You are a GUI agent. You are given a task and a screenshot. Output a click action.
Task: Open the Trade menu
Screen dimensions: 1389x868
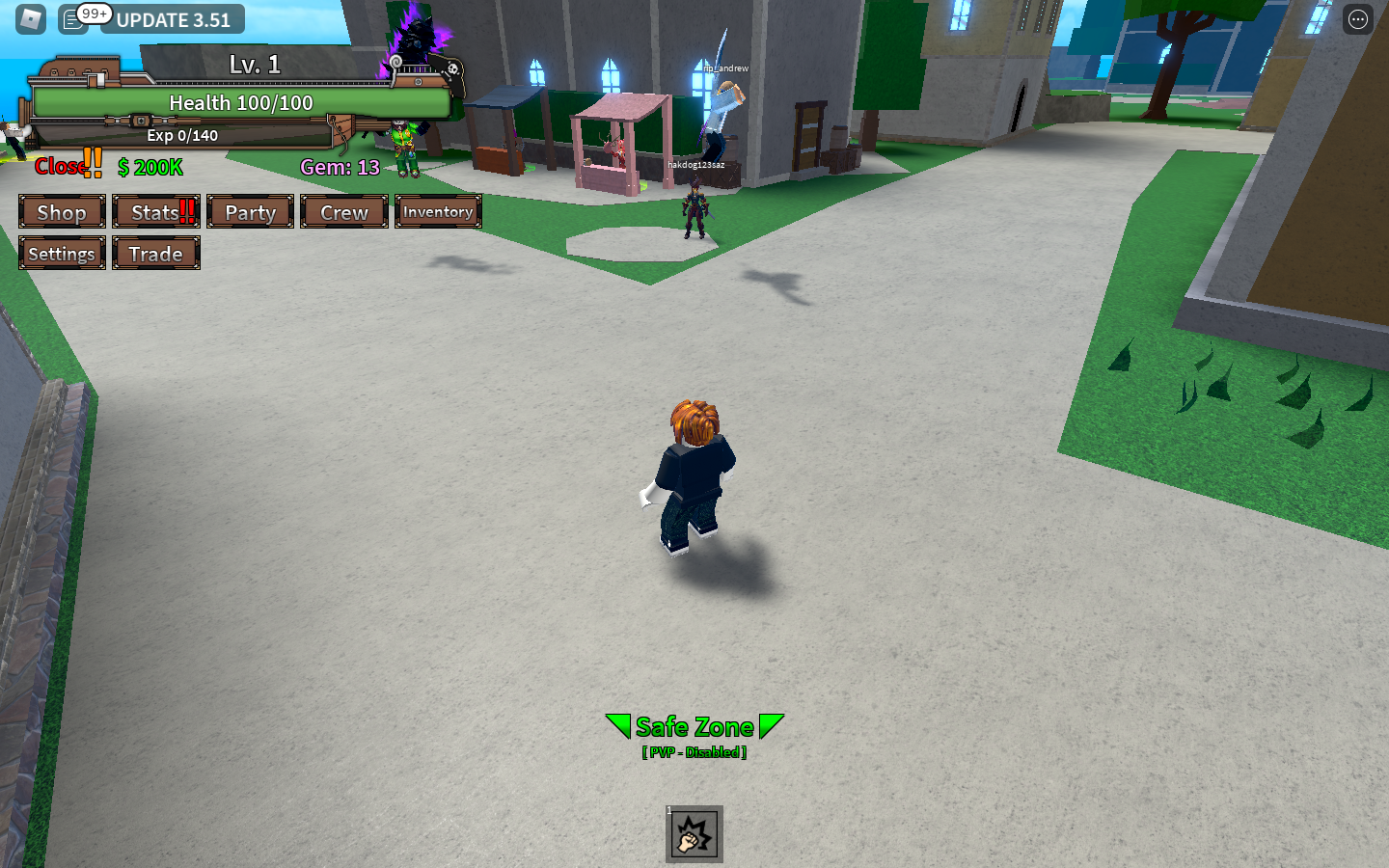coord(155,254)
